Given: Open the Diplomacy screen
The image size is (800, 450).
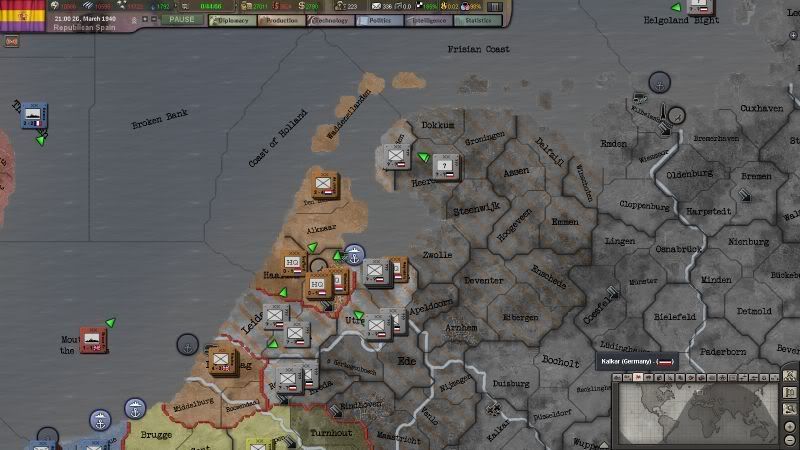Looking at the screenshot, I should (x=233, y=20).
